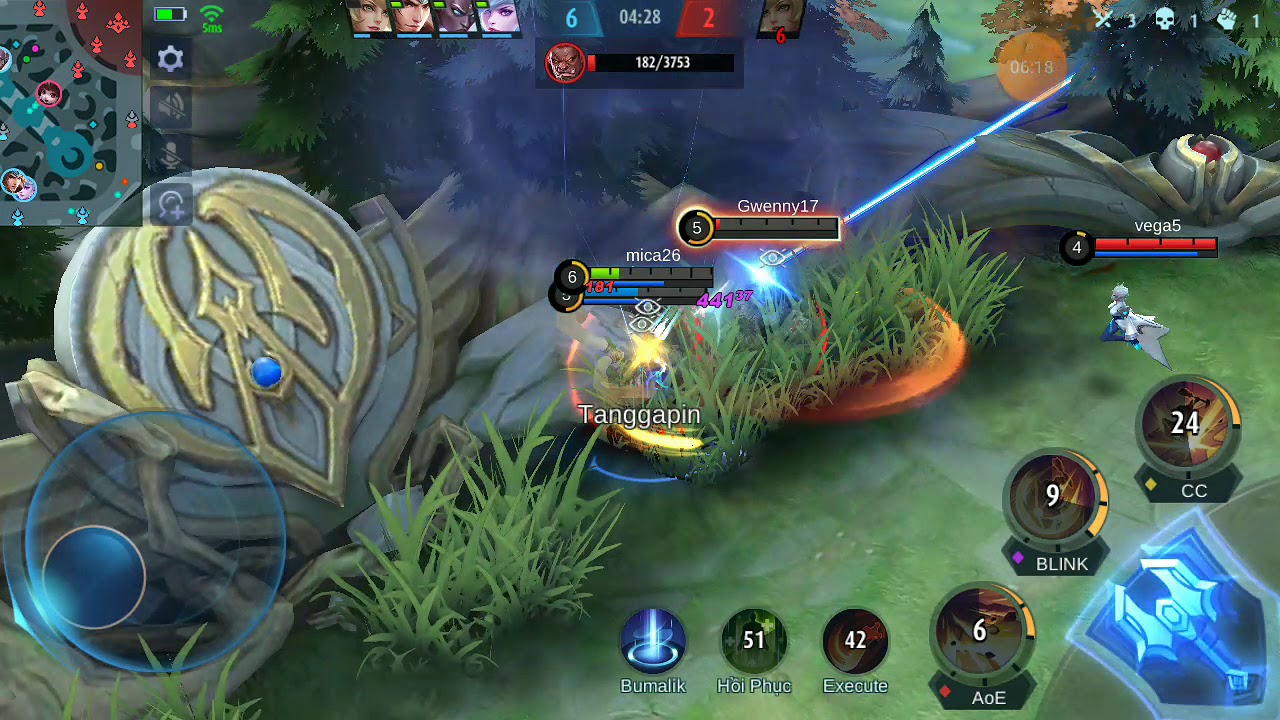Tap the virtual movement joystick
This screenshot has height=720, width=1280.
[95, 577]
